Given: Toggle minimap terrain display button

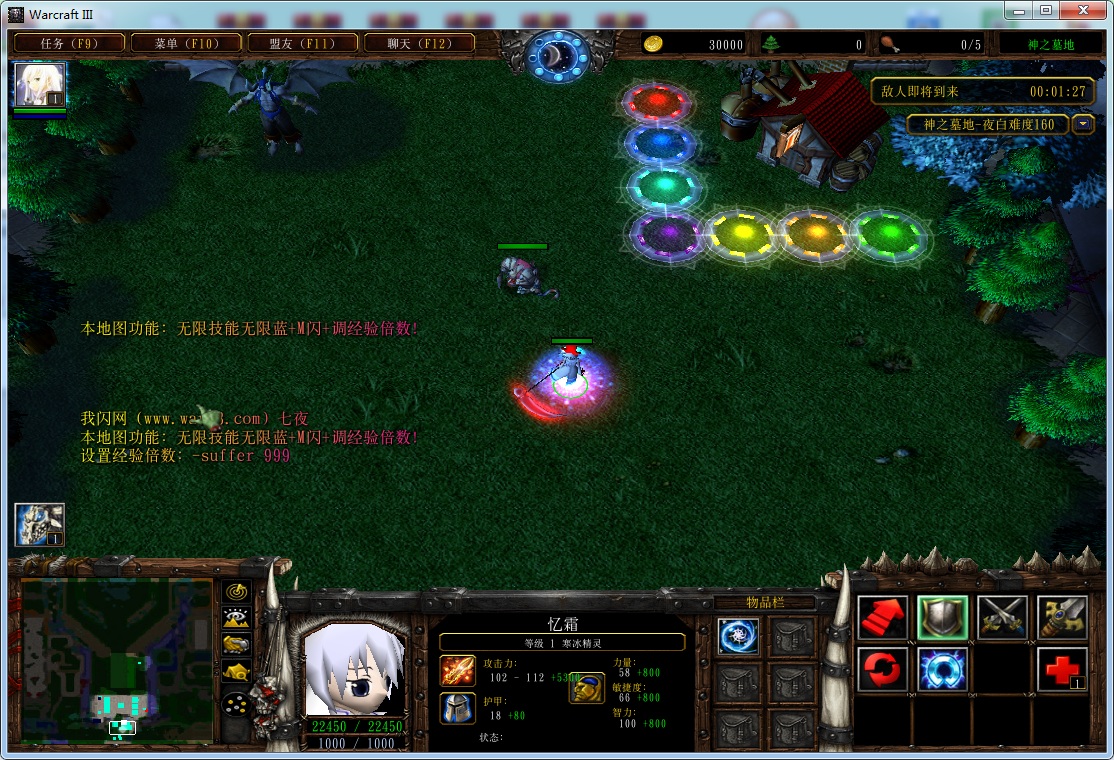Looking at the screenshot, I should [x=237, y=618].
